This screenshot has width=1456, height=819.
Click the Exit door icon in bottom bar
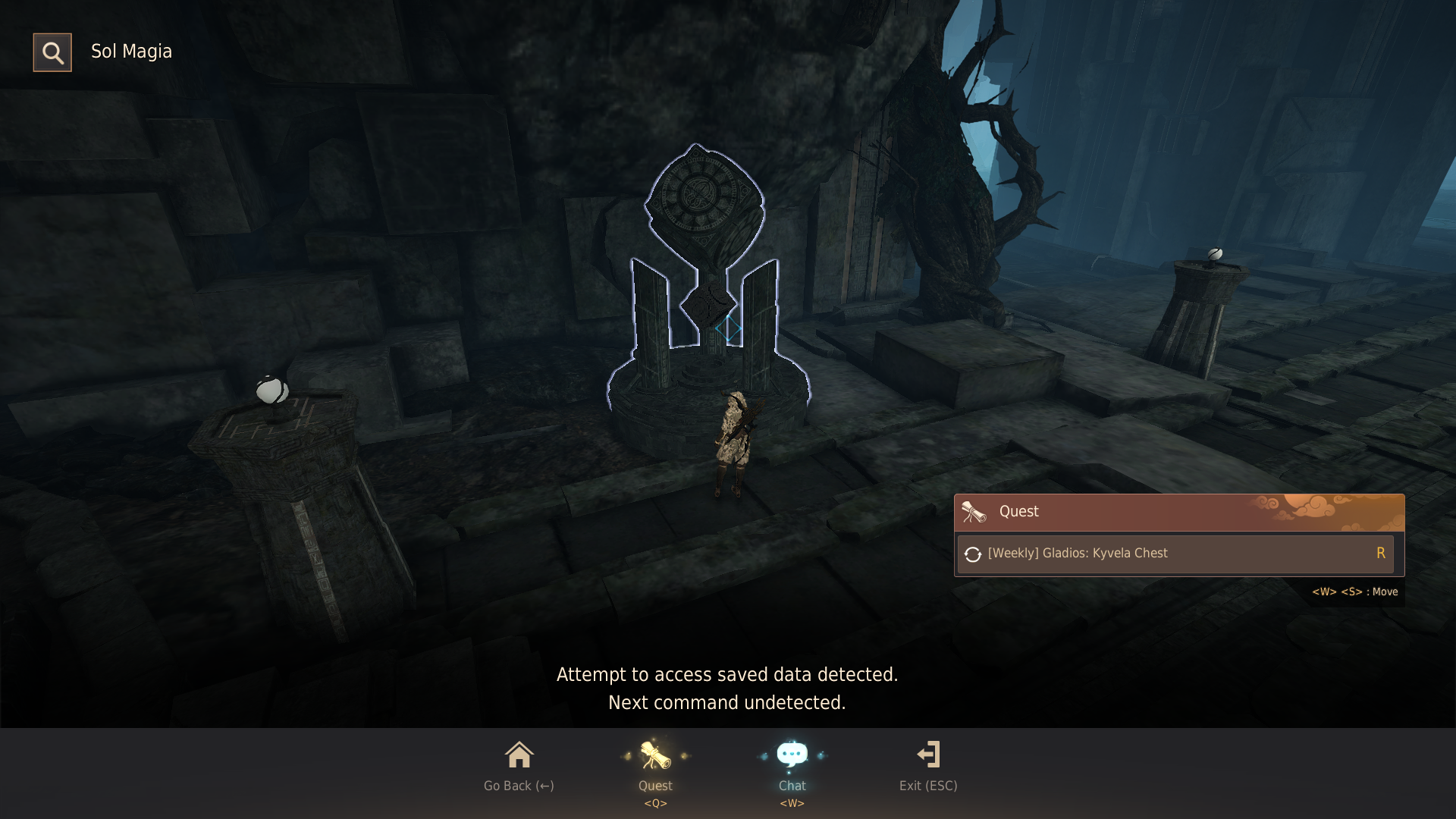pos(928,755)
